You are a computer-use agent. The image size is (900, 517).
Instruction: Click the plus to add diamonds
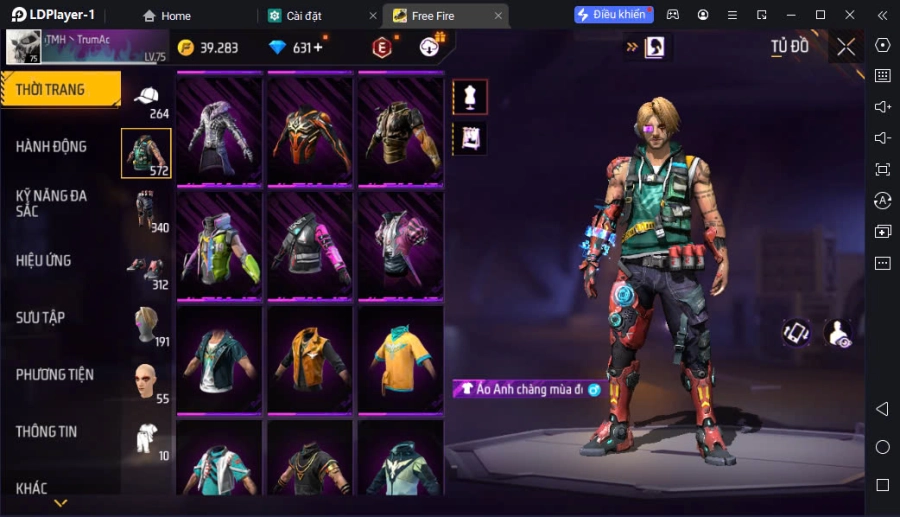(x=318, y=48)
